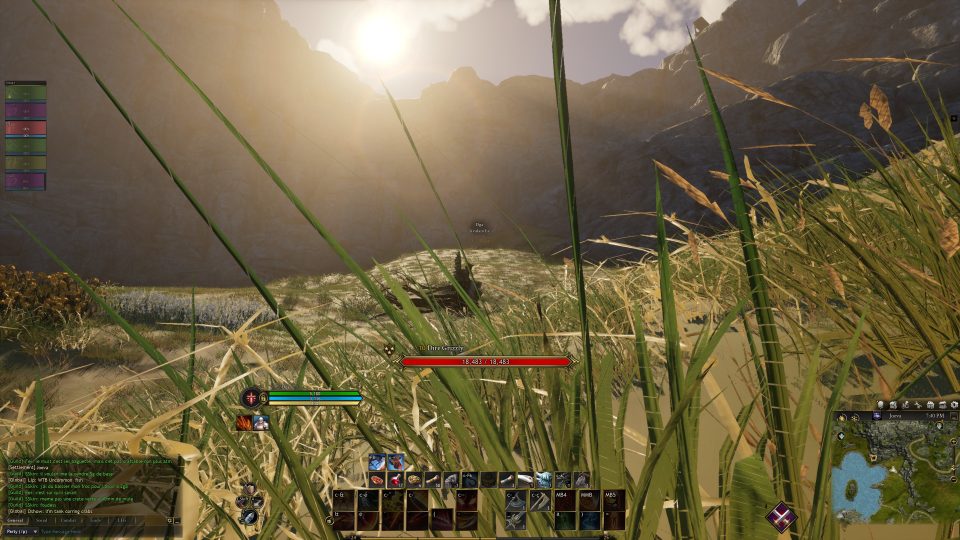The height and width of the screenshot is (540, 960).
Task: Open the Party chat channel dropdown
Action: [x=18, y=531]
